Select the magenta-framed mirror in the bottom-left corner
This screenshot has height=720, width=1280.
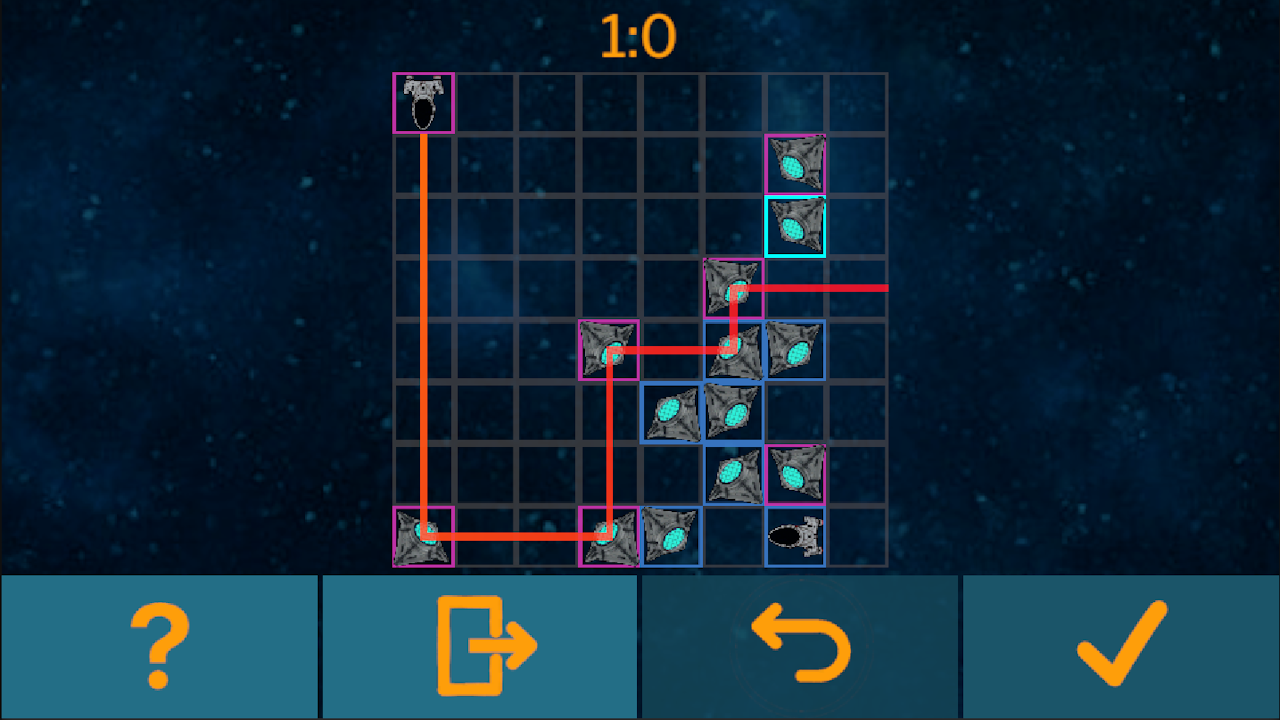coord(423,537)
